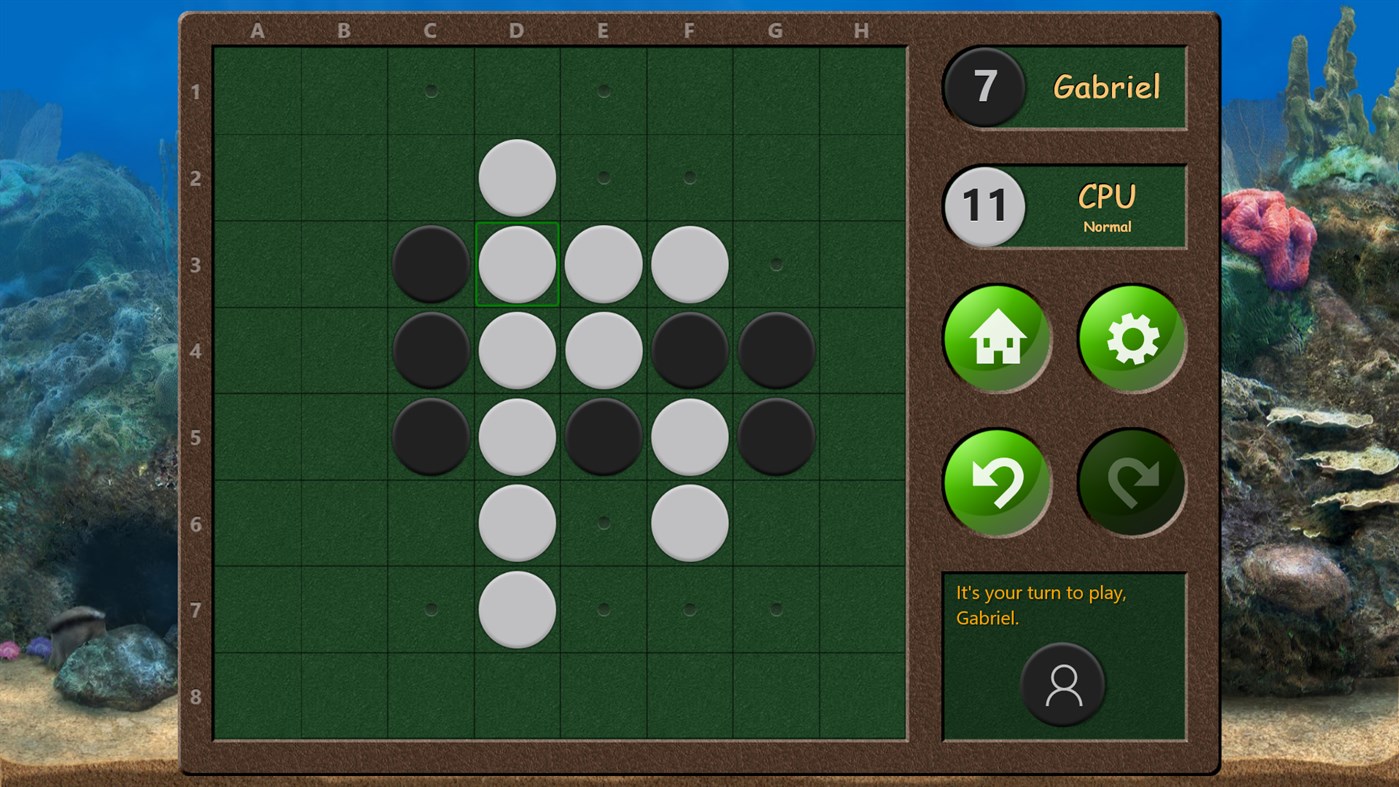Undo your last move with the back arrow
This screenshot has width=1399, height=787.
pyautogui.click(x=996, y=481)
